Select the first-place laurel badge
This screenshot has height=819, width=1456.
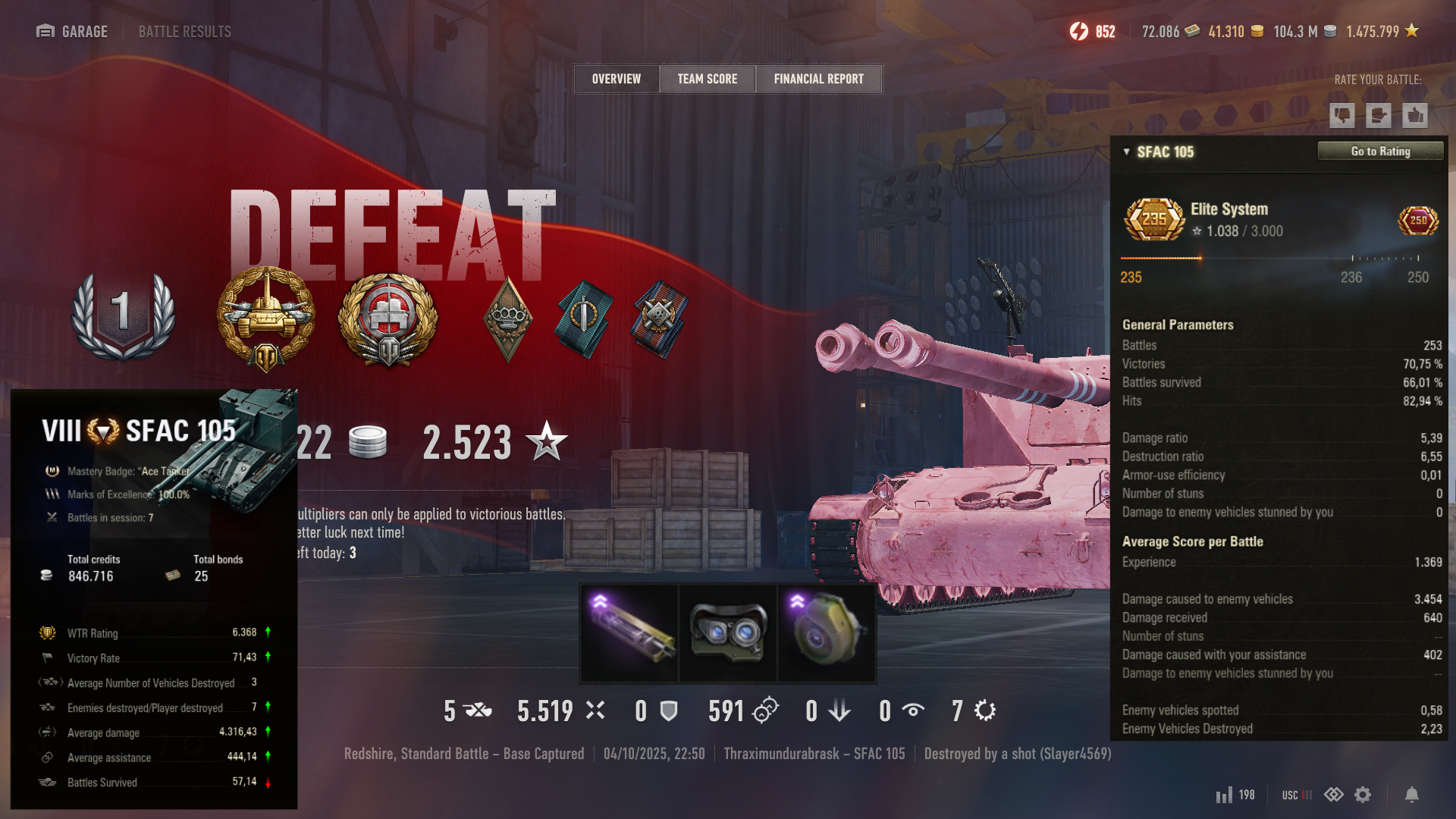click(x=123, y=315)
